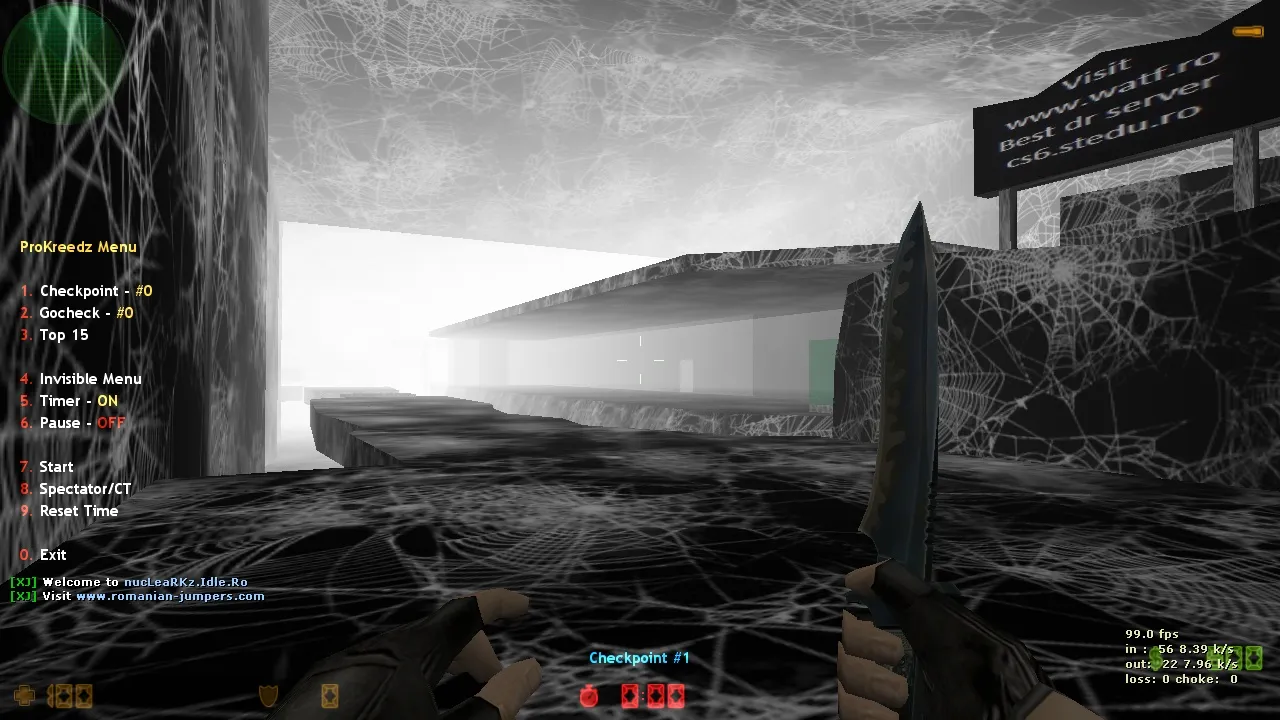
Task: Click the checkpoint counter icons beside health cross
Action: 70,696
